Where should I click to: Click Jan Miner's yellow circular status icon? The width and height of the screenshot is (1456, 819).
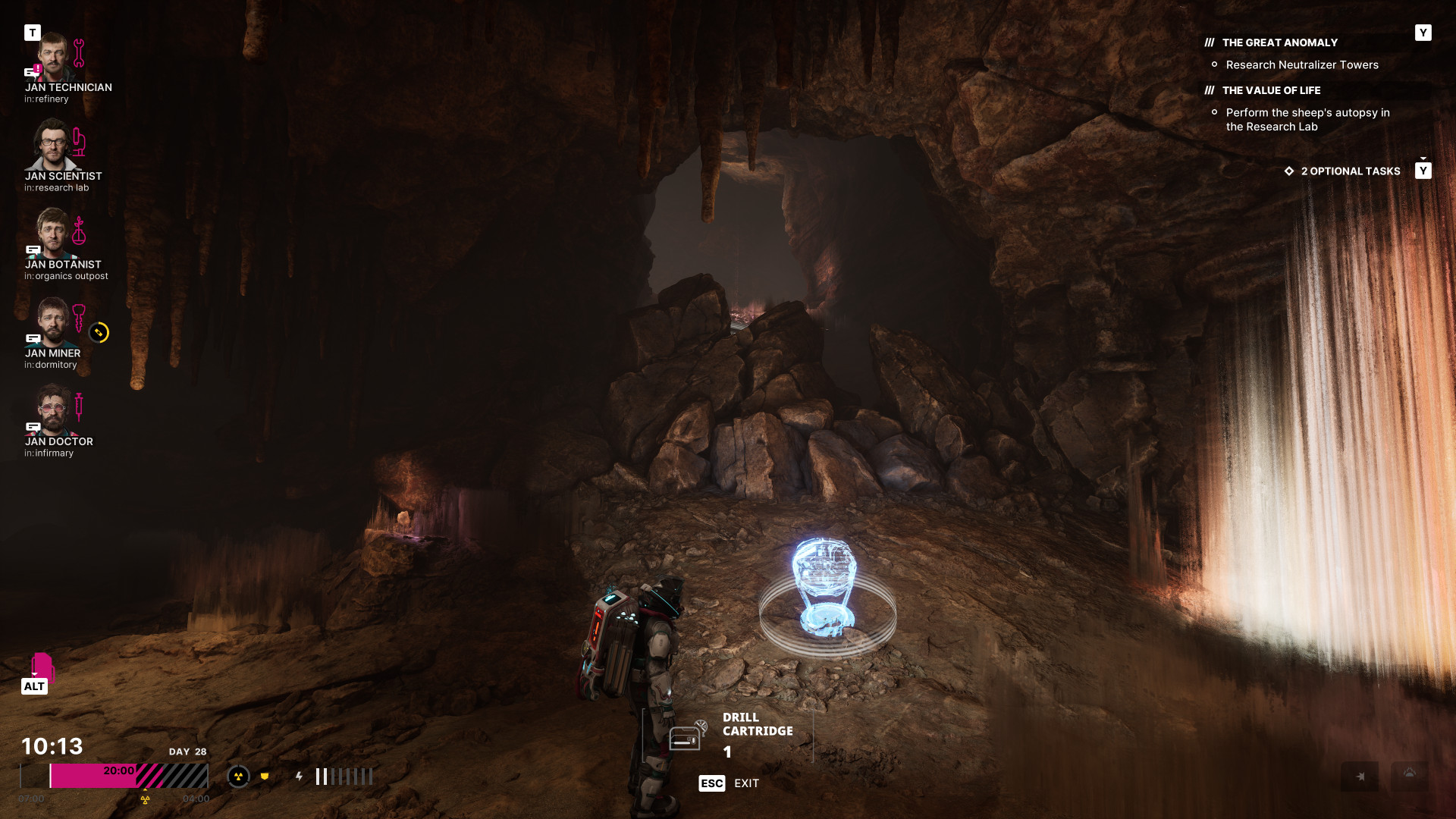point(99,333)
